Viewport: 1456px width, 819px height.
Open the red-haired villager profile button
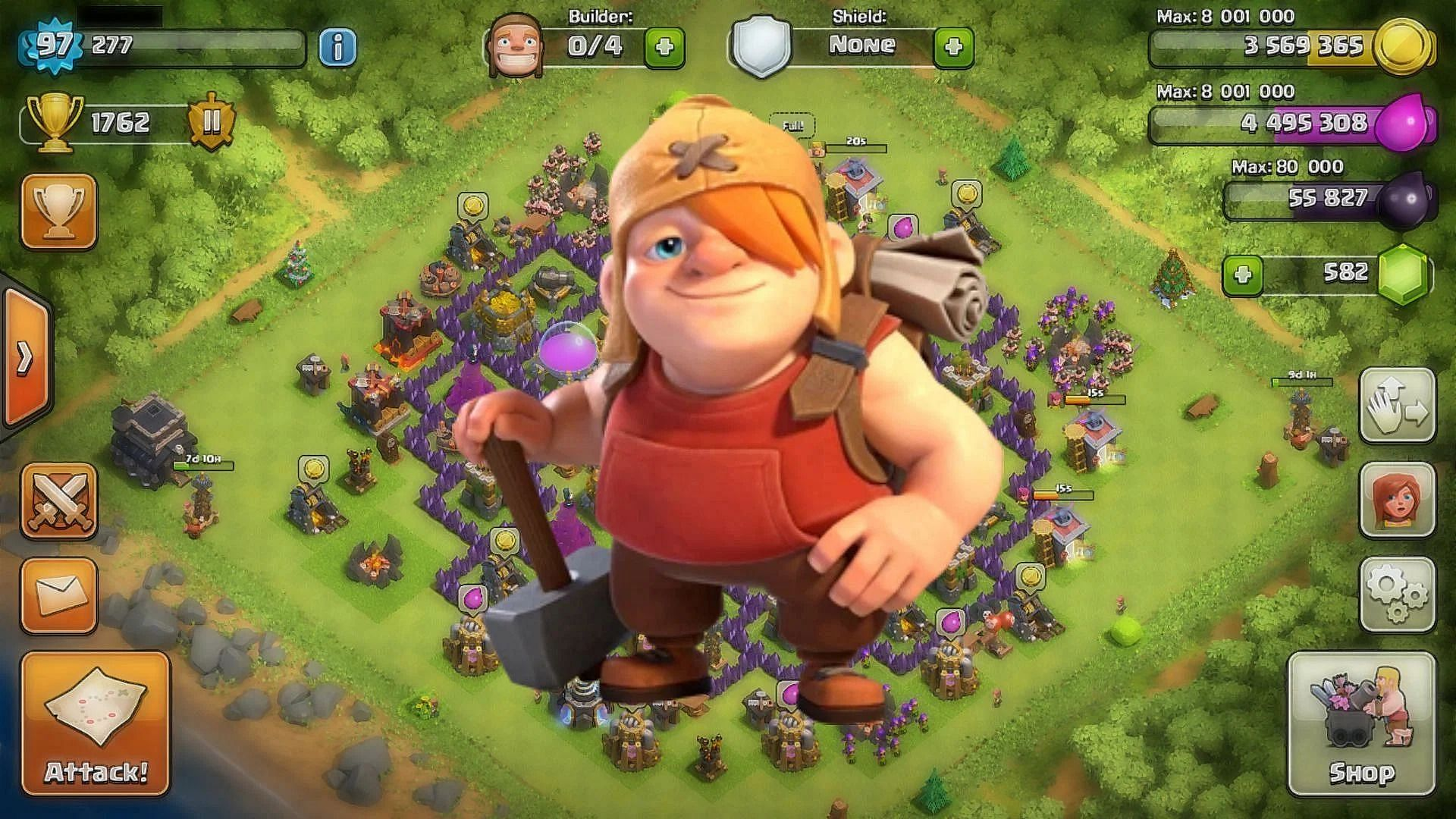tap(1397, 500)
